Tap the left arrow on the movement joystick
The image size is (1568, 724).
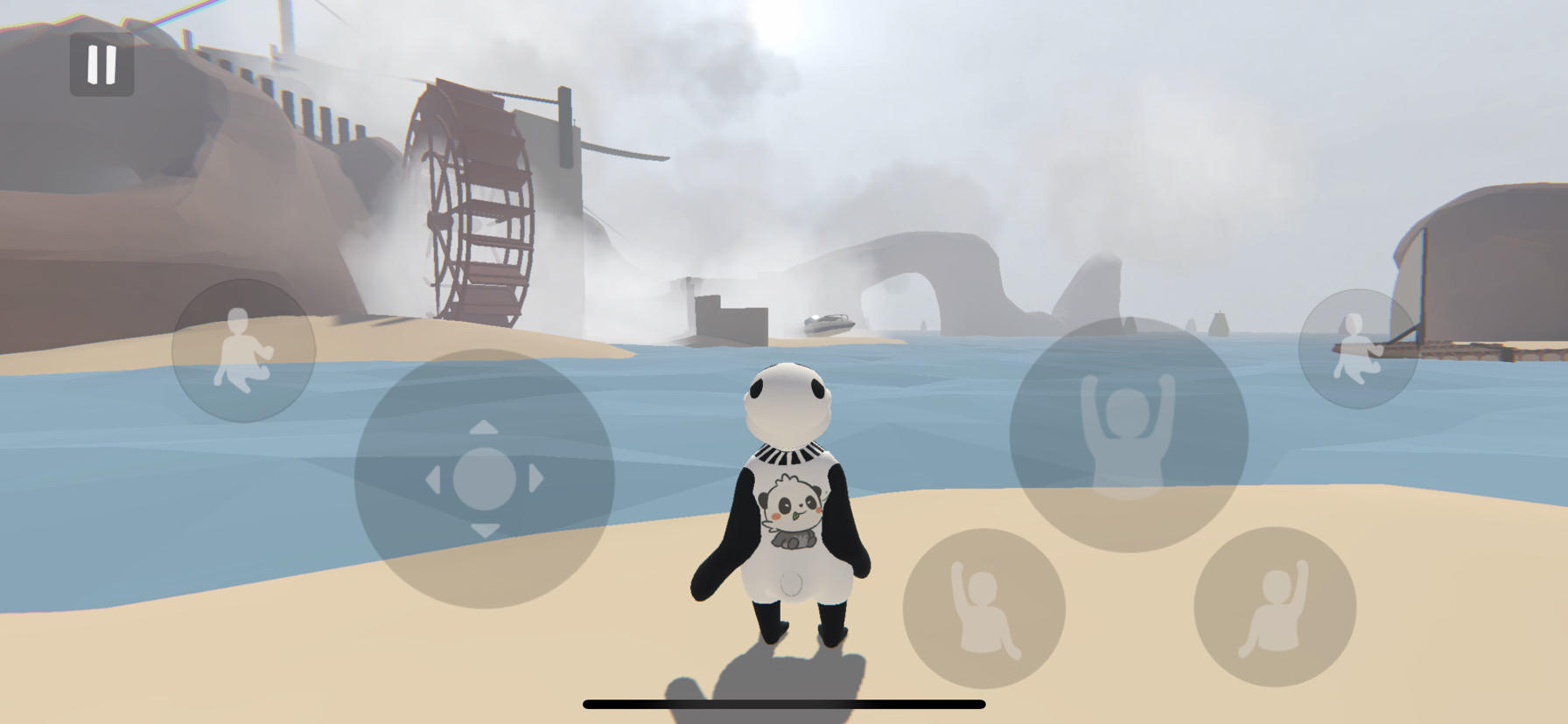[x=435, y=481]
